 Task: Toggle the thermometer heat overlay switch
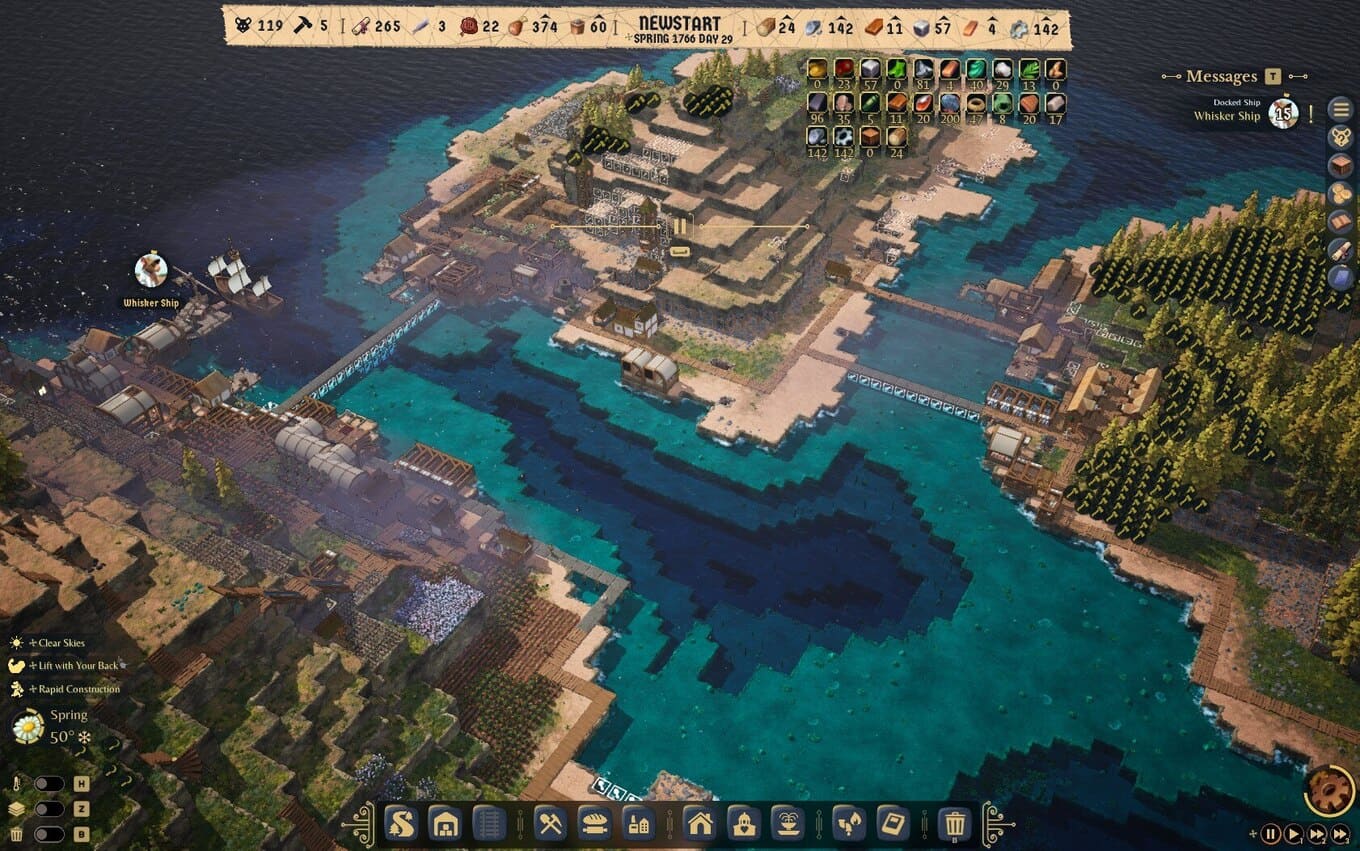tap(48, 784)
